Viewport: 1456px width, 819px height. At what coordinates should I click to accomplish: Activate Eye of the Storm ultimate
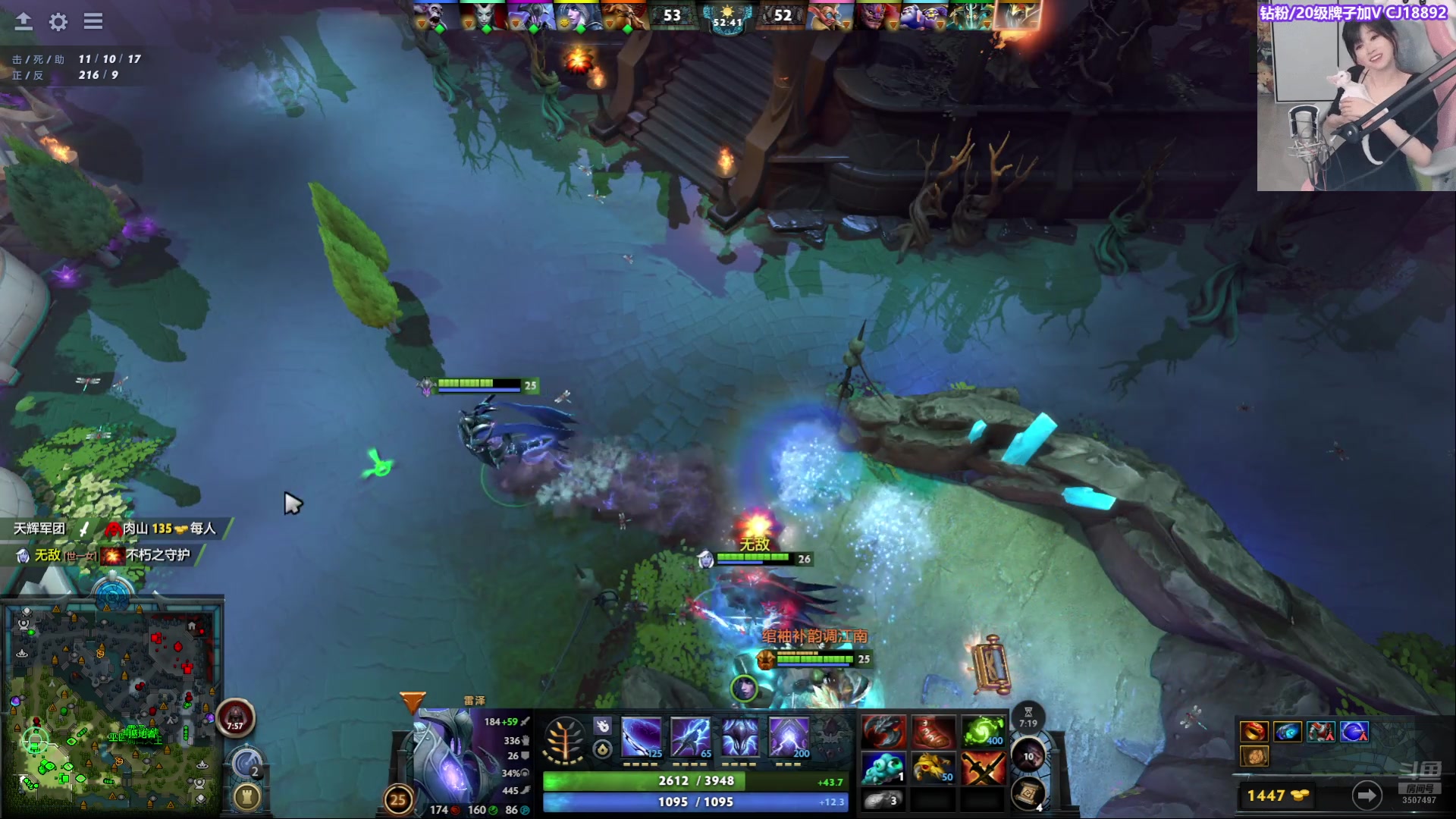[x=789, y=736]
